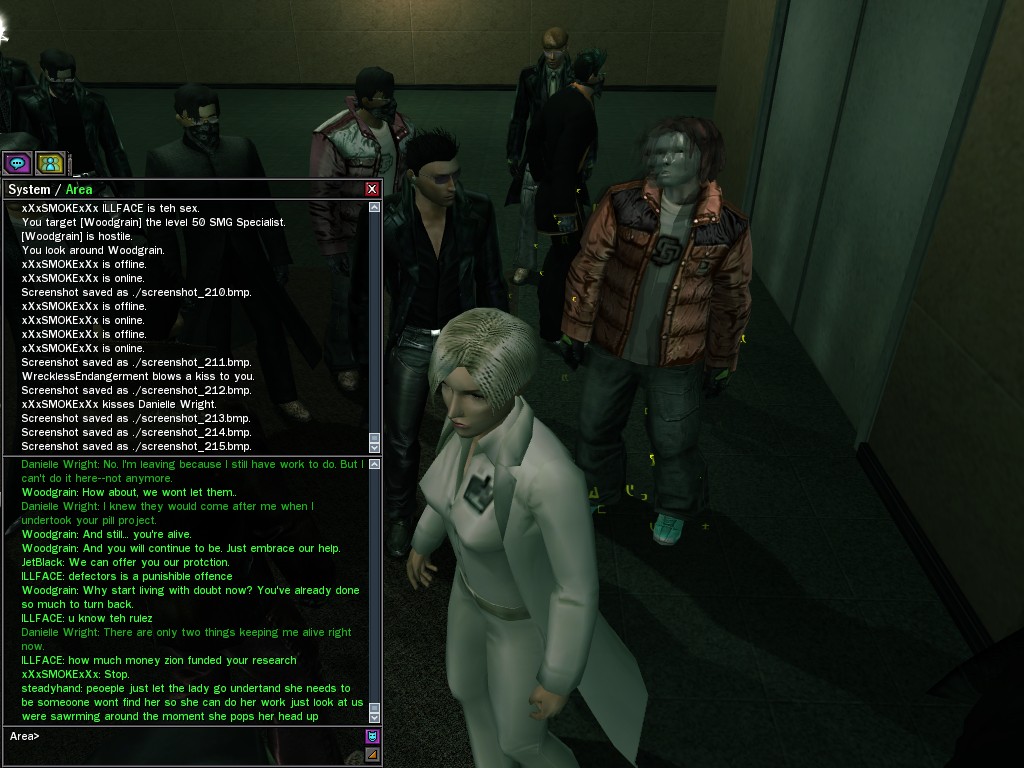Open the purple speech bubble chat icon
This screenshot has width=1024, height=768.
(x=17, y=163)
